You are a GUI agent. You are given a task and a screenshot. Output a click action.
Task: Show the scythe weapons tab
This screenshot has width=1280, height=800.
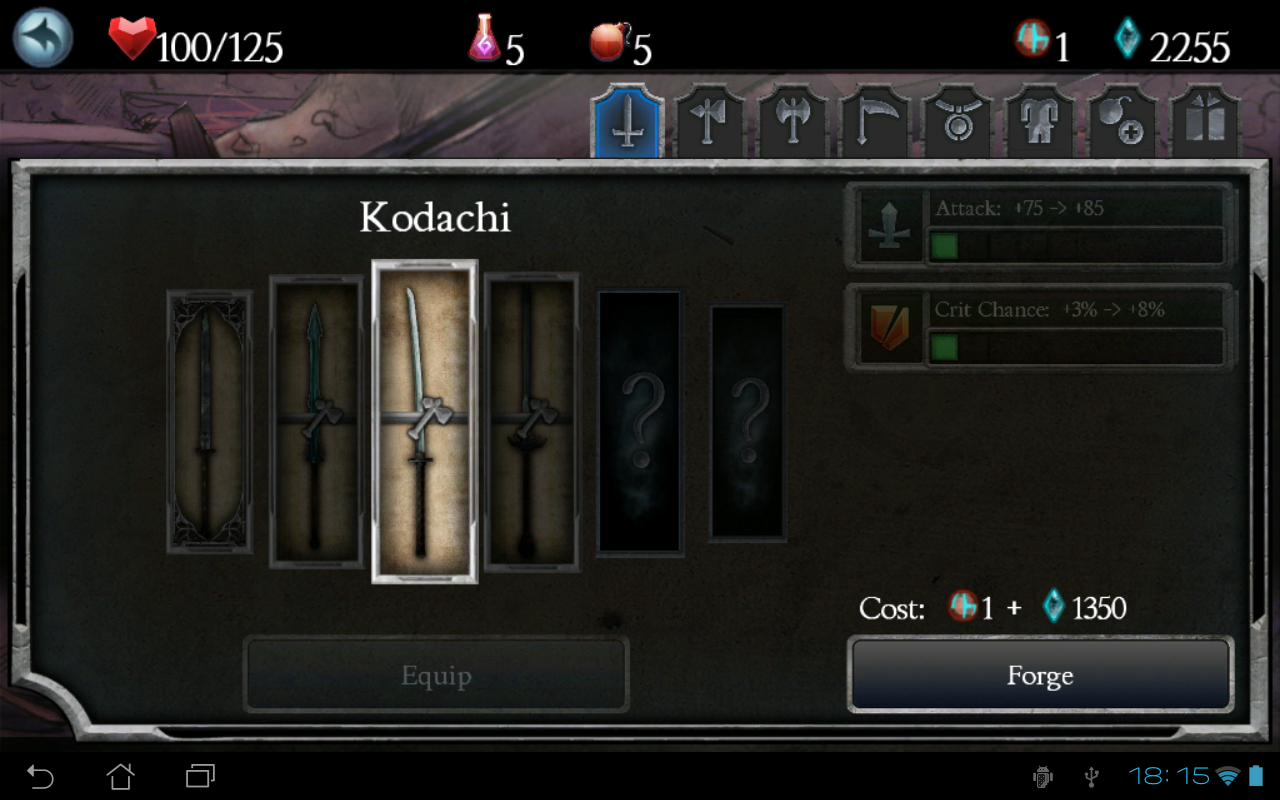click(874, 124)
